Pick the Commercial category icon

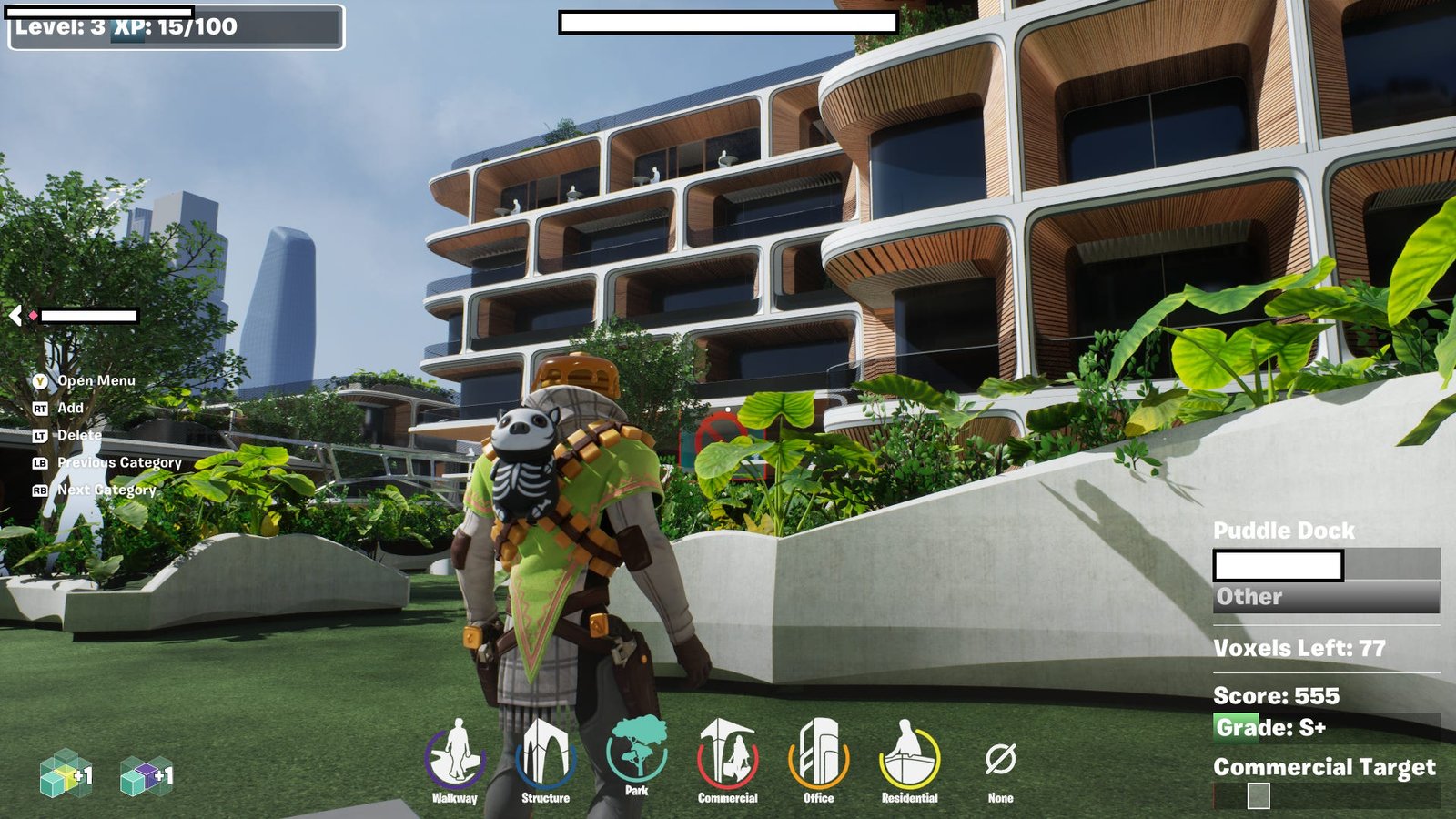[728, 755]
